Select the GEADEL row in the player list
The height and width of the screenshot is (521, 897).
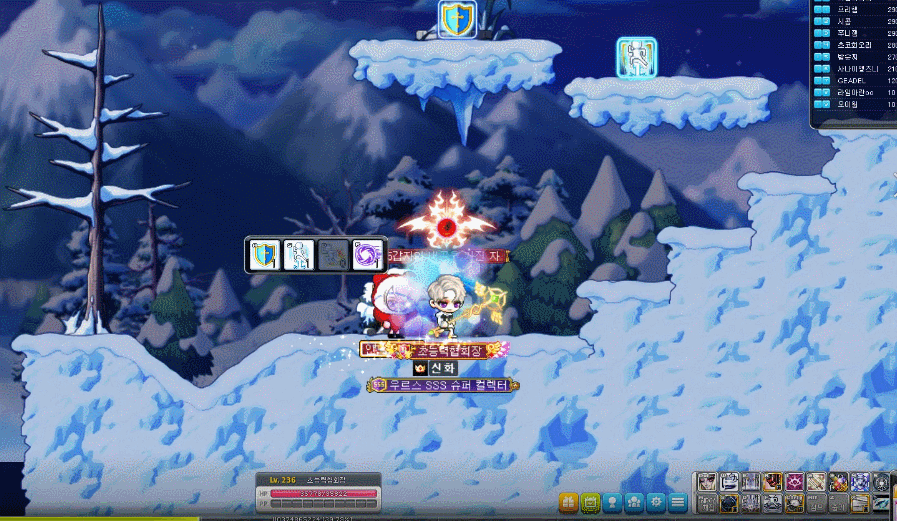tap(855, 79)
